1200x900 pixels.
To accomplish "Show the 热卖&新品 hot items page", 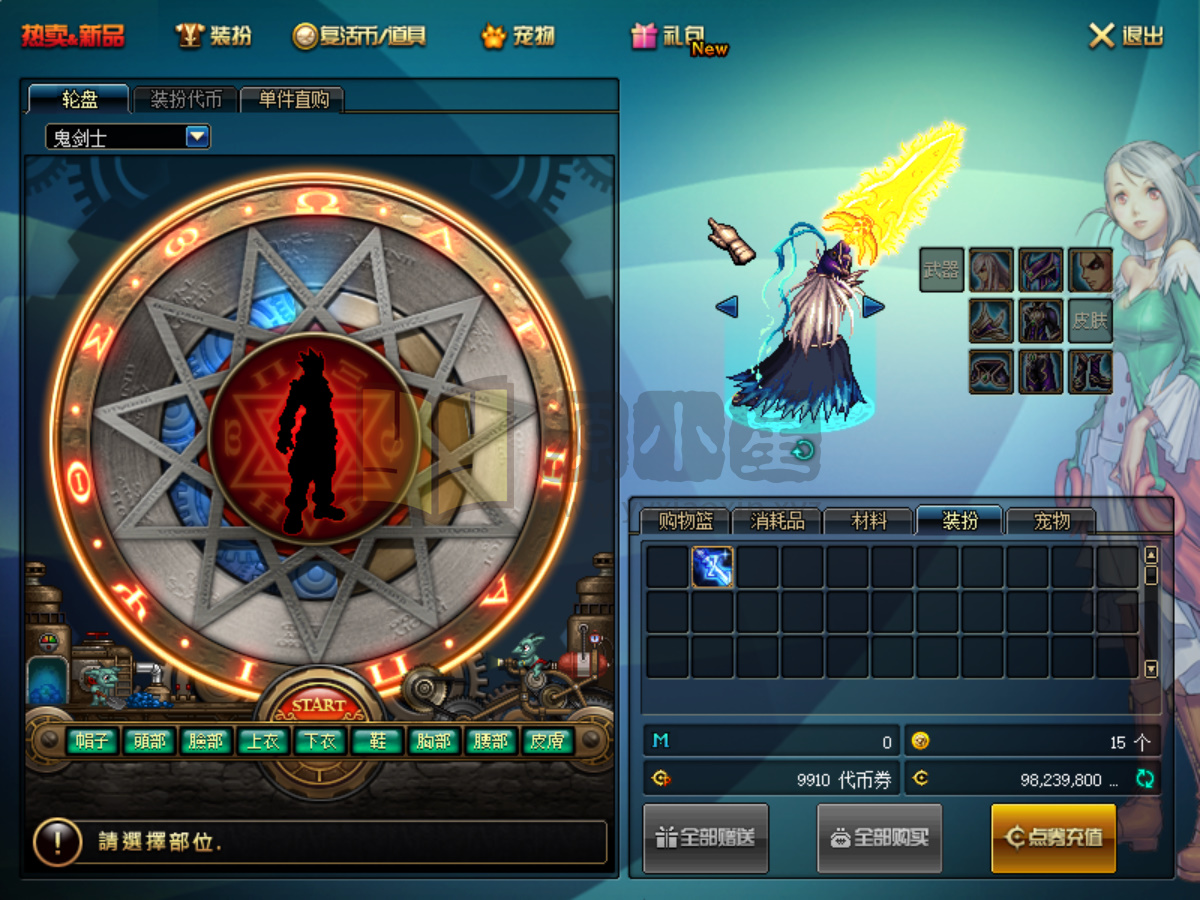I will [73, 36].
